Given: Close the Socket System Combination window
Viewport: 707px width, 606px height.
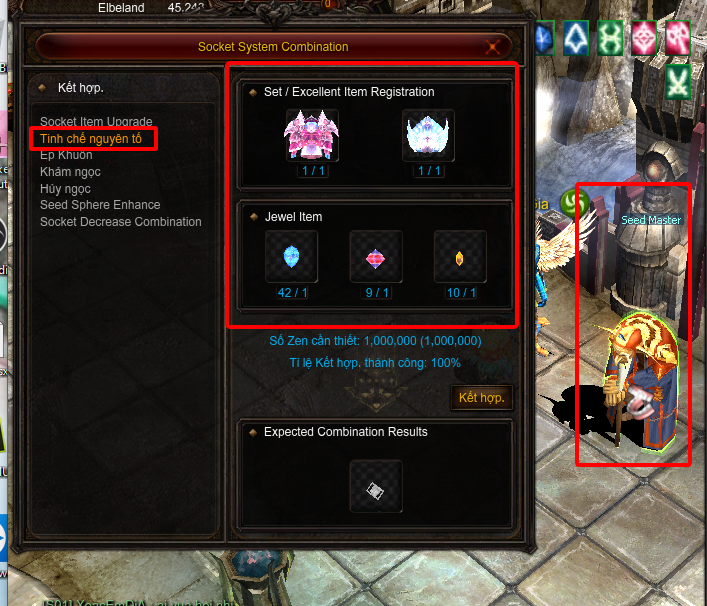Looking at the screenshot, I should pyautogui.click(x=492, y=46).
